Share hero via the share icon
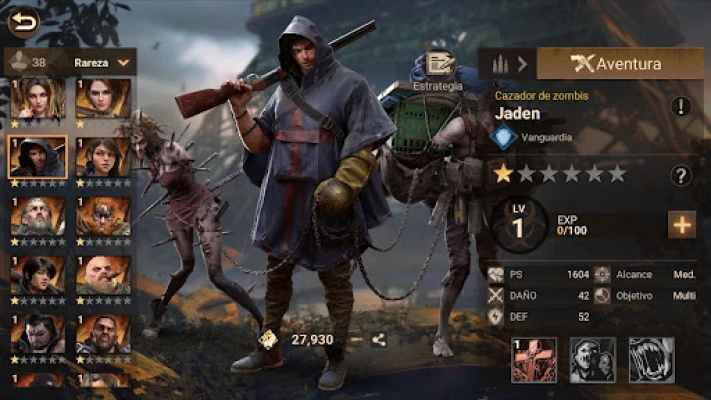Viewport: 711px width, 400px height. pyautogui.click(x=379, y=339)
